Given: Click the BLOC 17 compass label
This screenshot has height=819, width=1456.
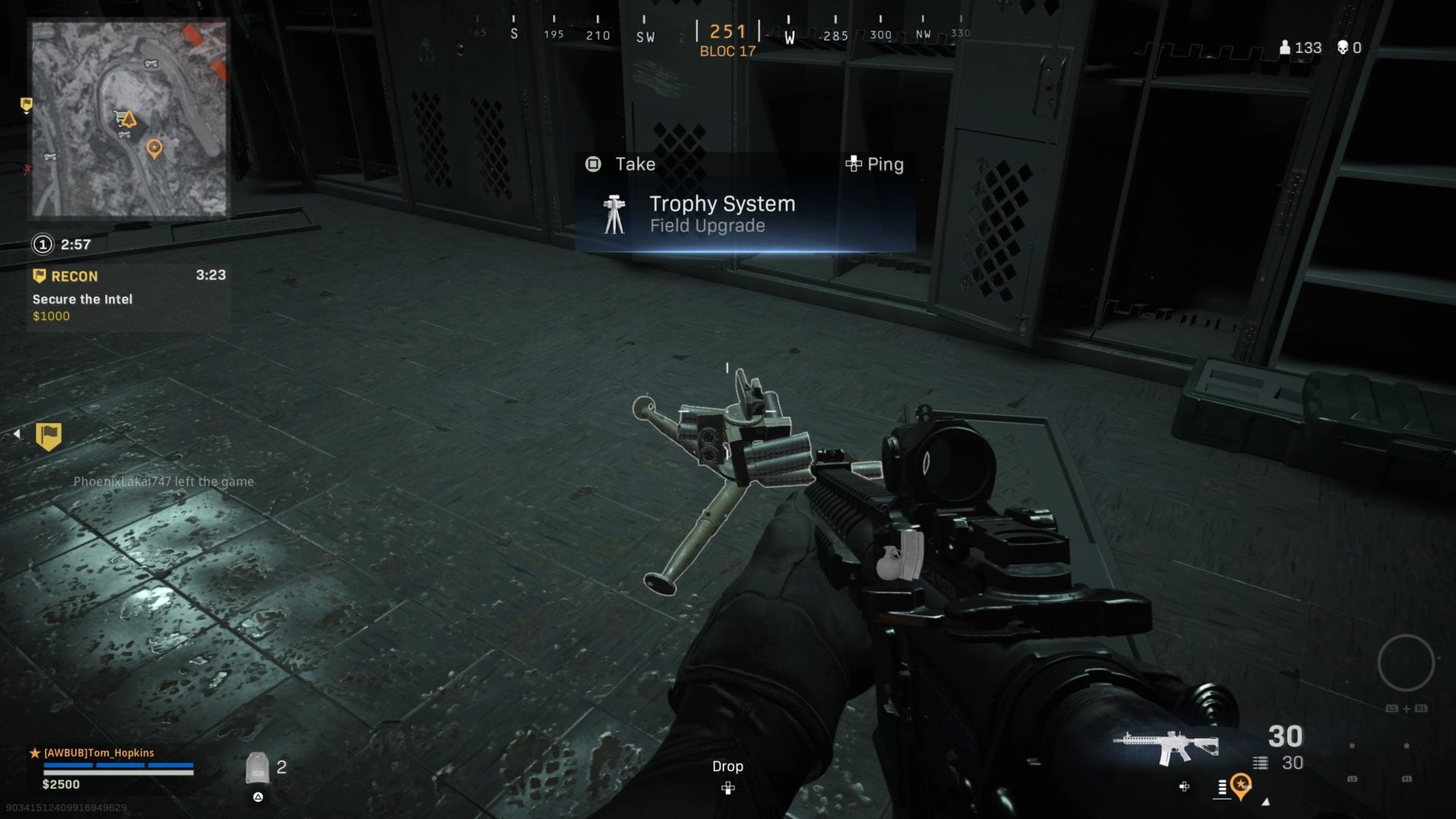Looking at the screenshot, I should (727, 52).
